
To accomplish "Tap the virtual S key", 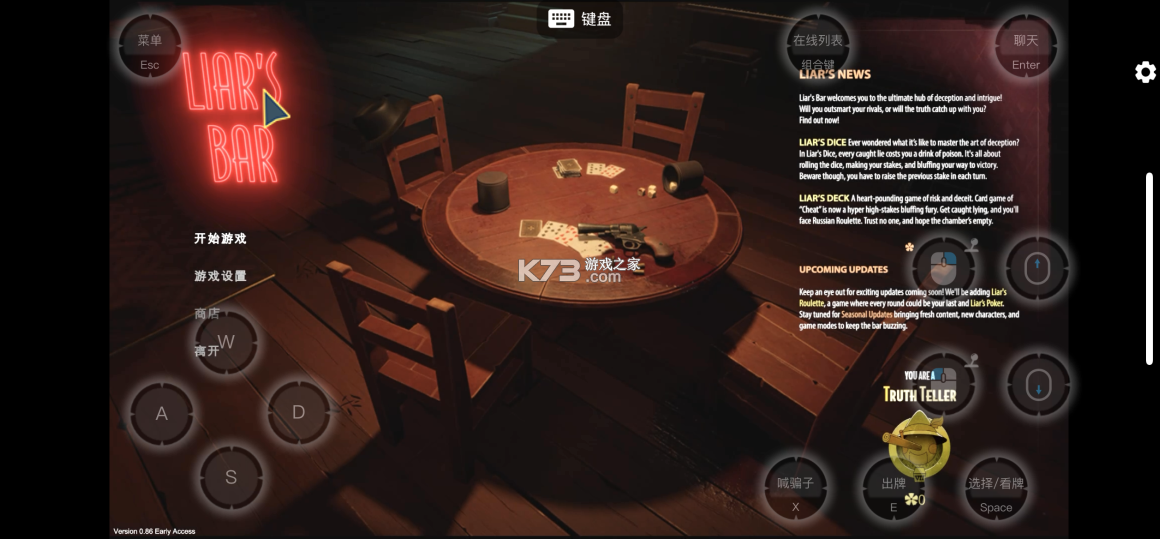I will (x=231, y=477).
